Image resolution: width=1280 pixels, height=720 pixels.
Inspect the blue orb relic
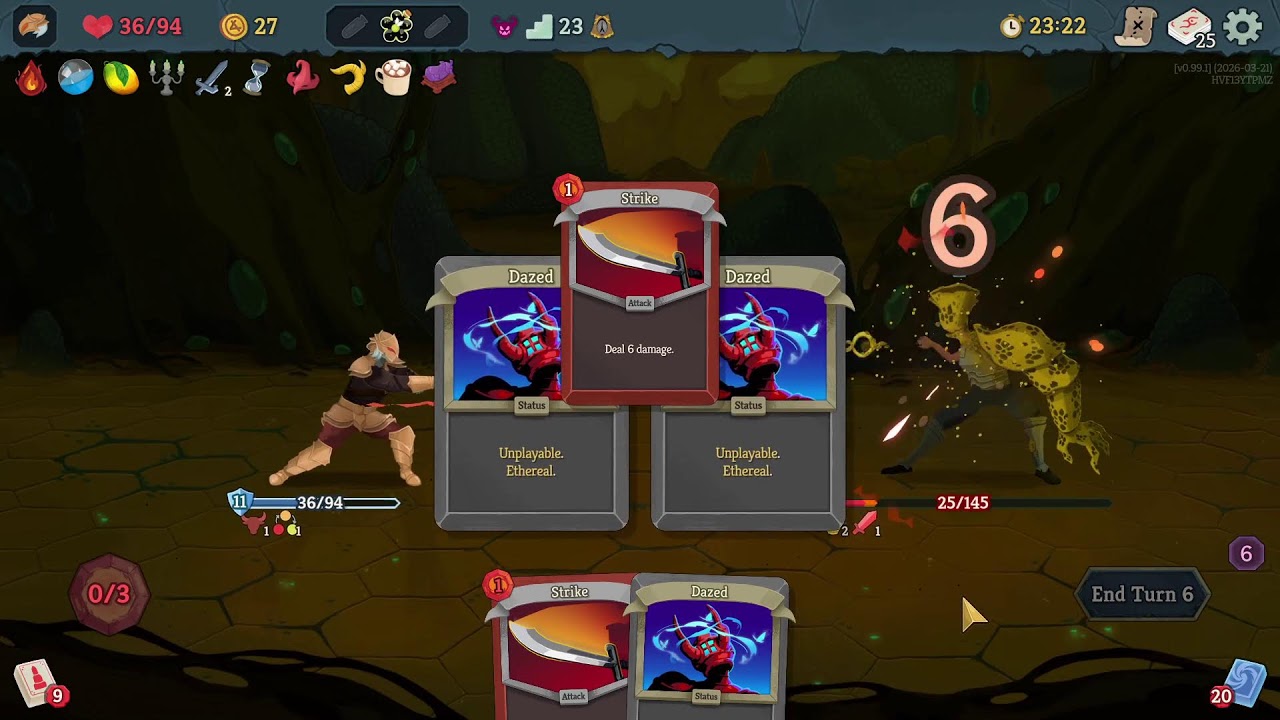[76, 78]
